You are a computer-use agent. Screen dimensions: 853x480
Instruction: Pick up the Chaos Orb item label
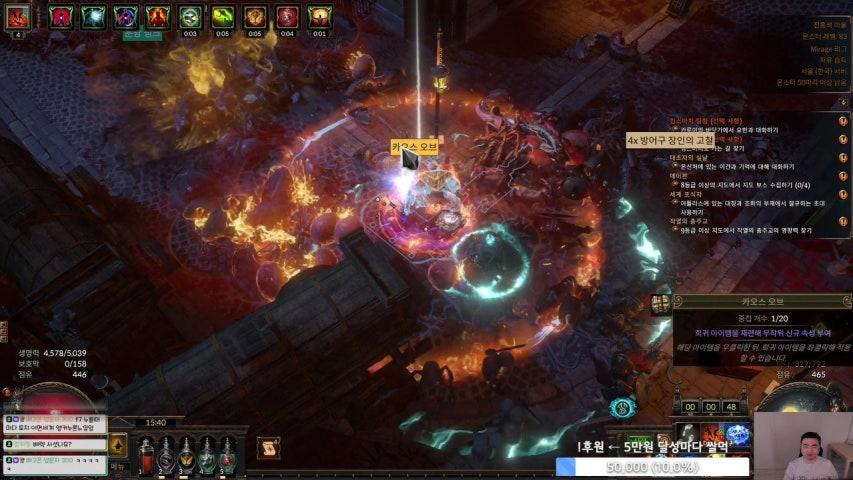coord(414,148)
